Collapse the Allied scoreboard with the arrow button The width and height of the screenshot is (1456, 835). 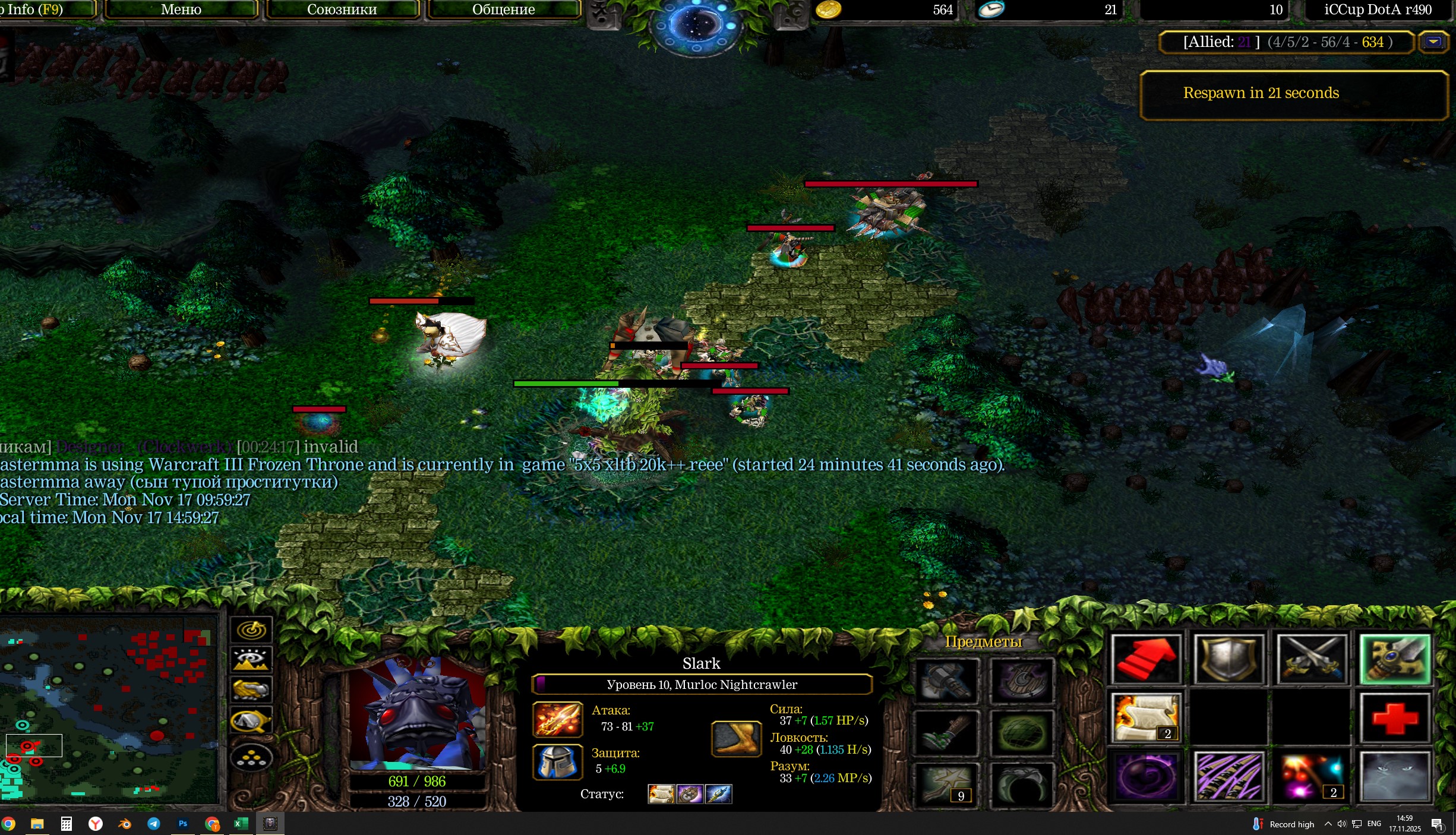coord(1433,42)
